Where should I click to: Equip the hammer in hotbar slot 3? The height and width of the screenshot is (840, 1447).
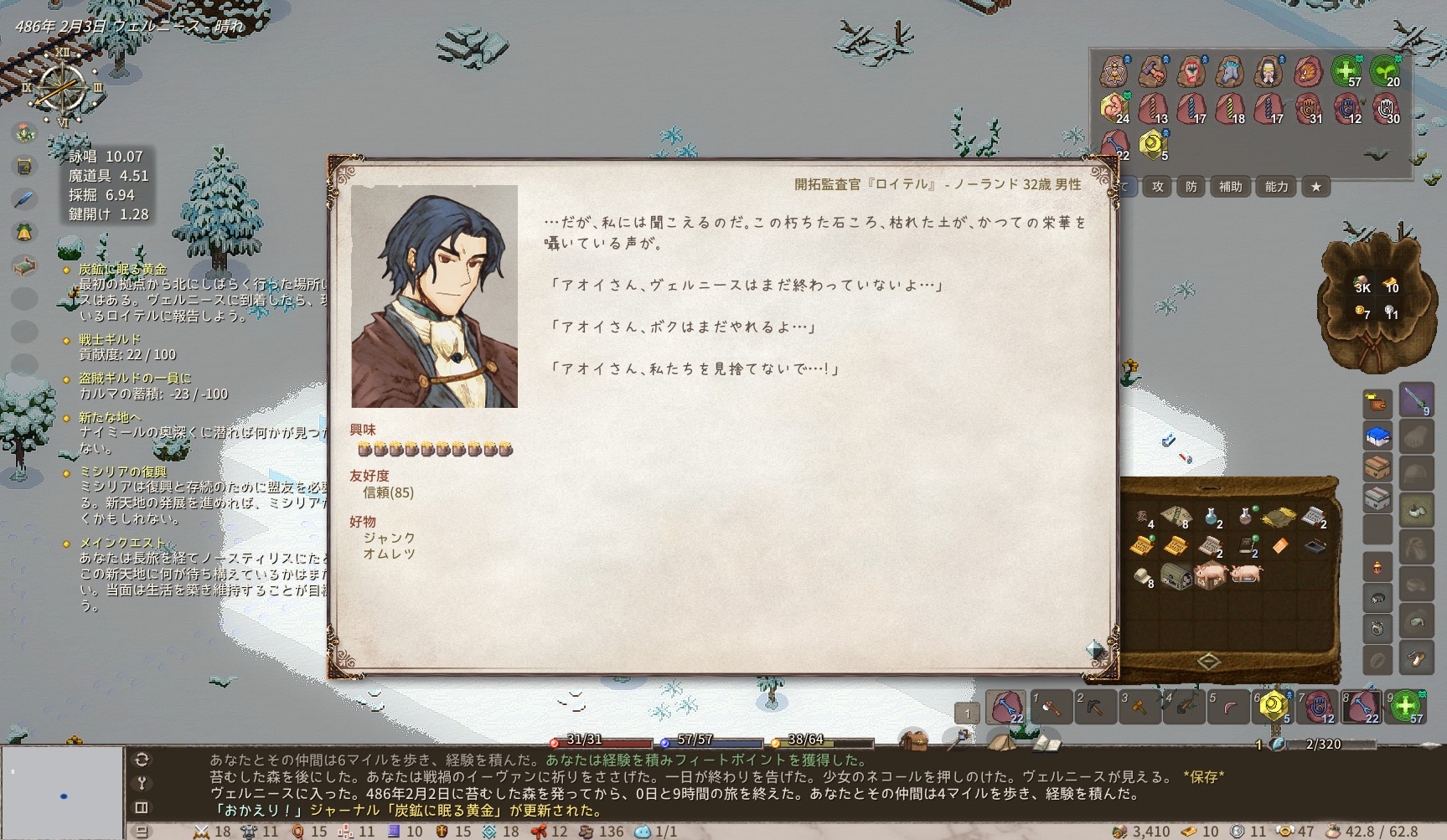pos(1139,708)
